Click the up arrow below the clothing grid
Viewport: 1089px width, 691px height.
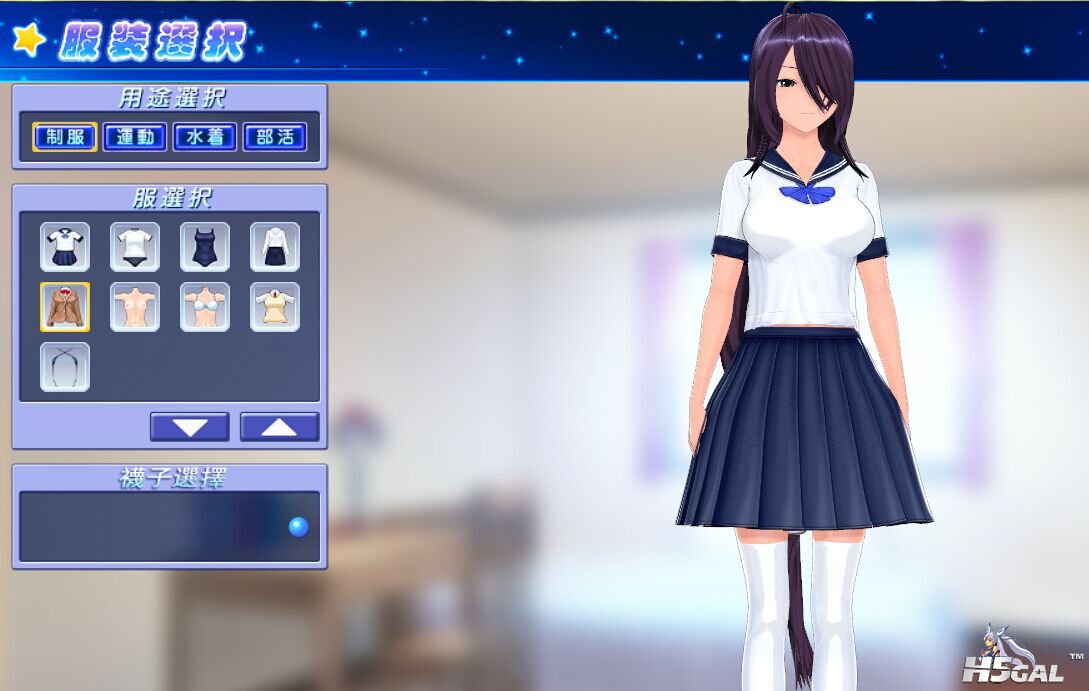tap(279, 427)
